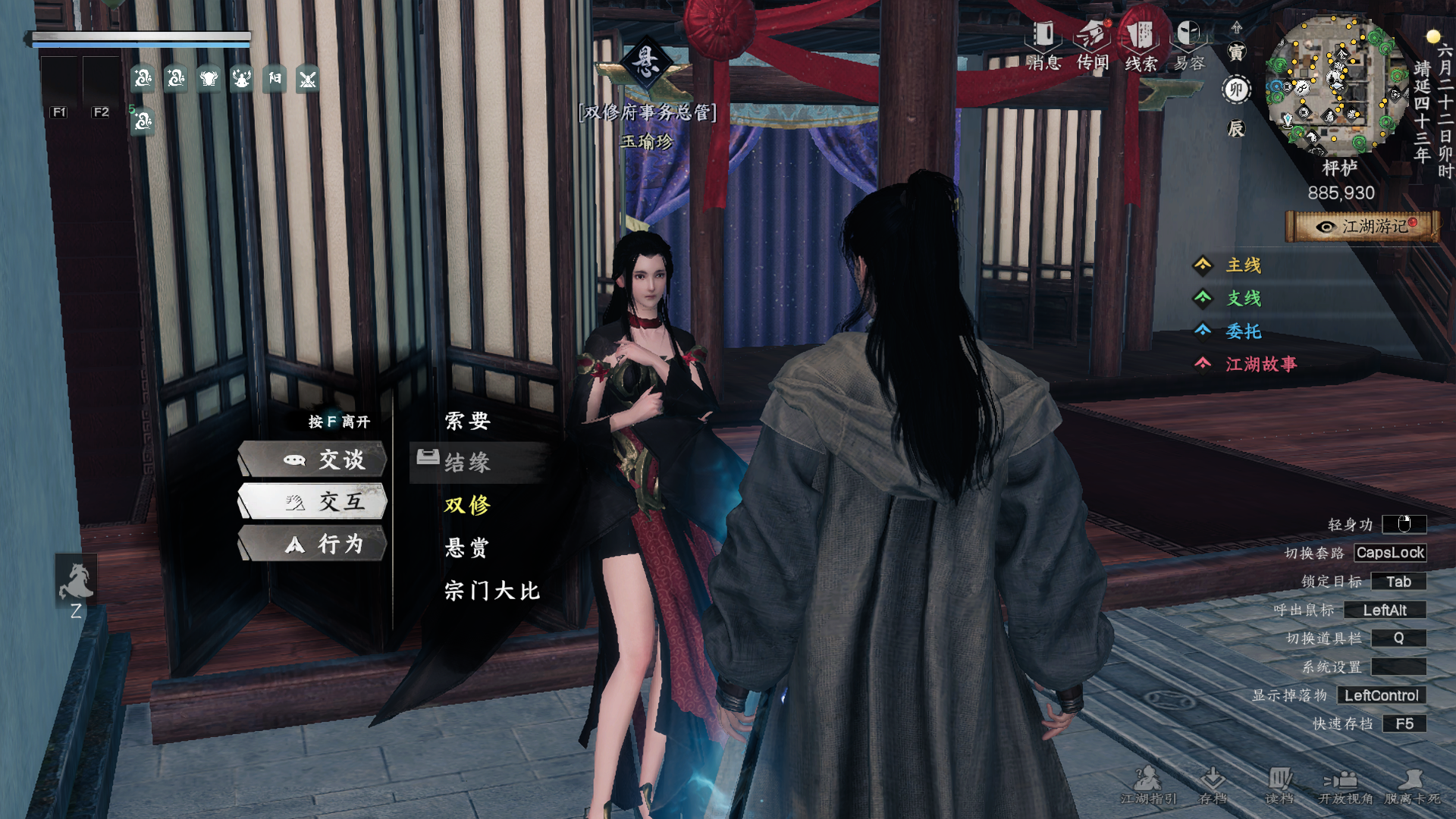Select the 结缘 interaction option
1456x819 pixels.
click(467, 463)
